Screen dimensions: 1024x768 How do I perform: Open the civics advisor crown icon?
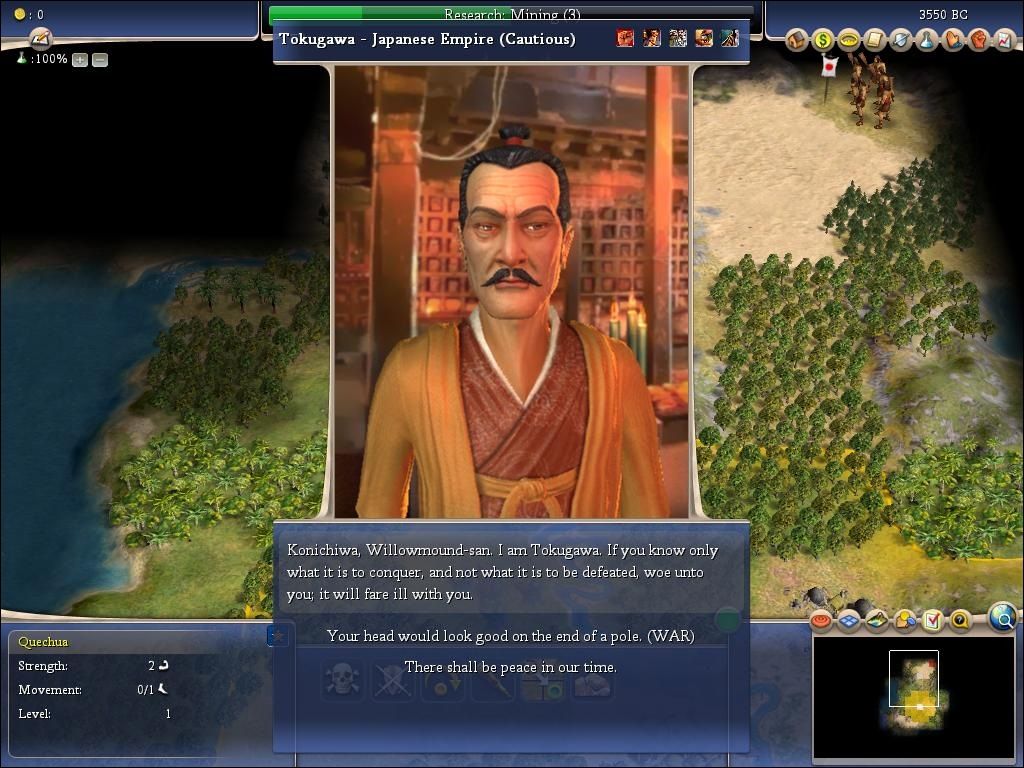[x=849, y=40]
